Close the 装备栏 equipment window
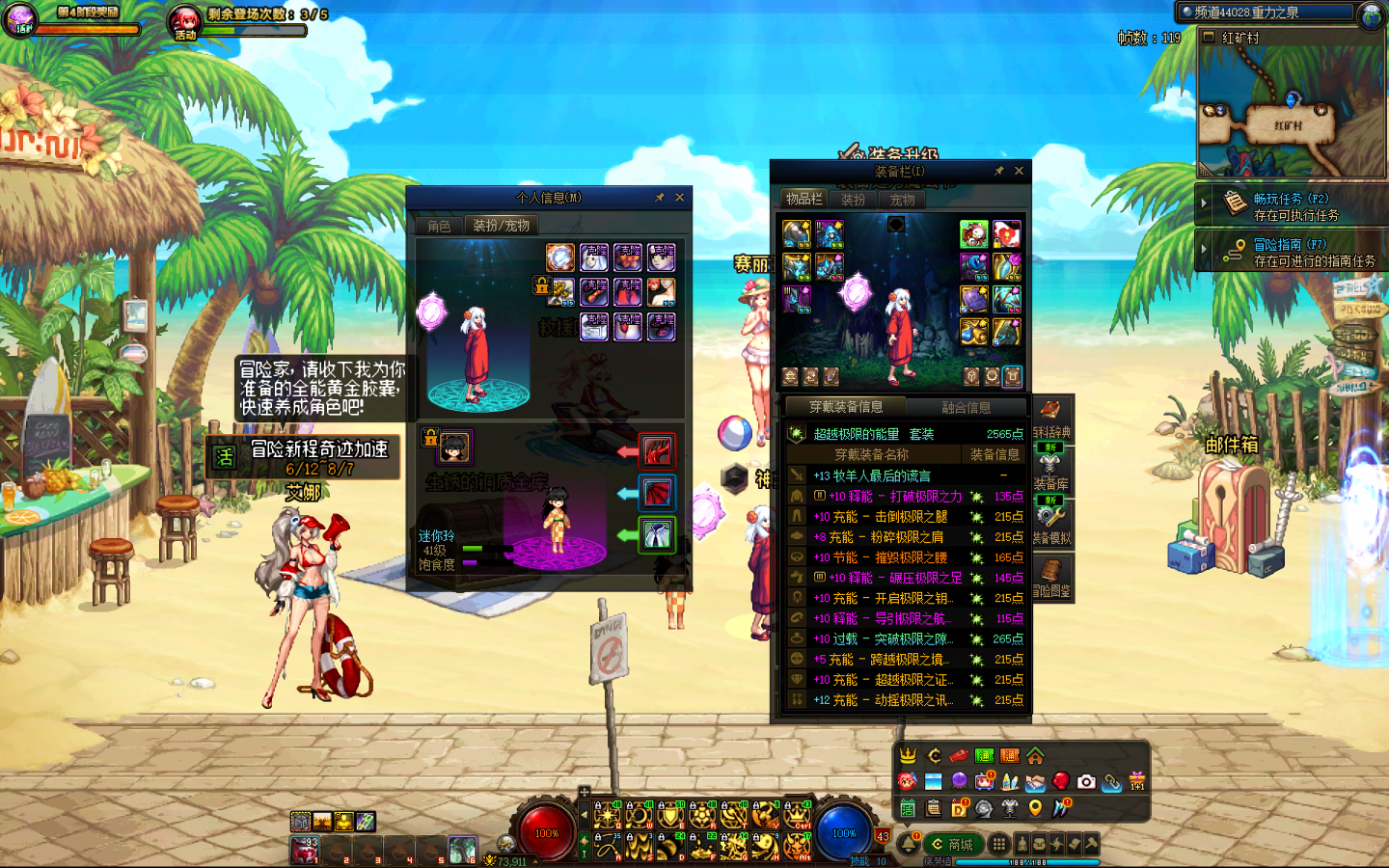The height and width of the screenshot is (868, 1389). [x=1020, y=171]
